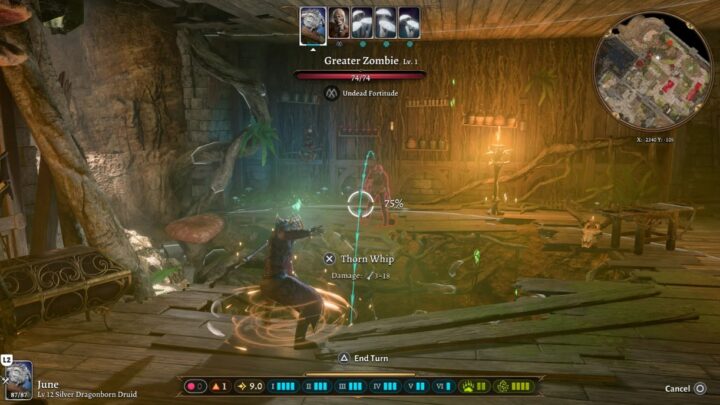Select the Greater Zombie turn order portrait
The width and height of the screenshot is (720, 405).
pyautogui.click(x=339, y=23)
